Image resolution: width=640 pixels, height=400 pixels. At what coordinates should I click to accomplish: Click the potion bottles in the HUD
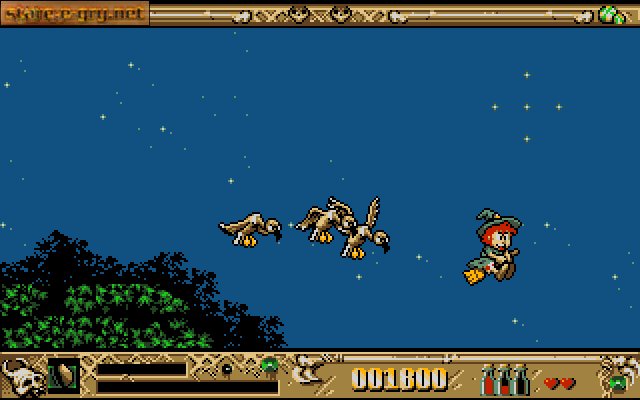(x=506, y=380)
